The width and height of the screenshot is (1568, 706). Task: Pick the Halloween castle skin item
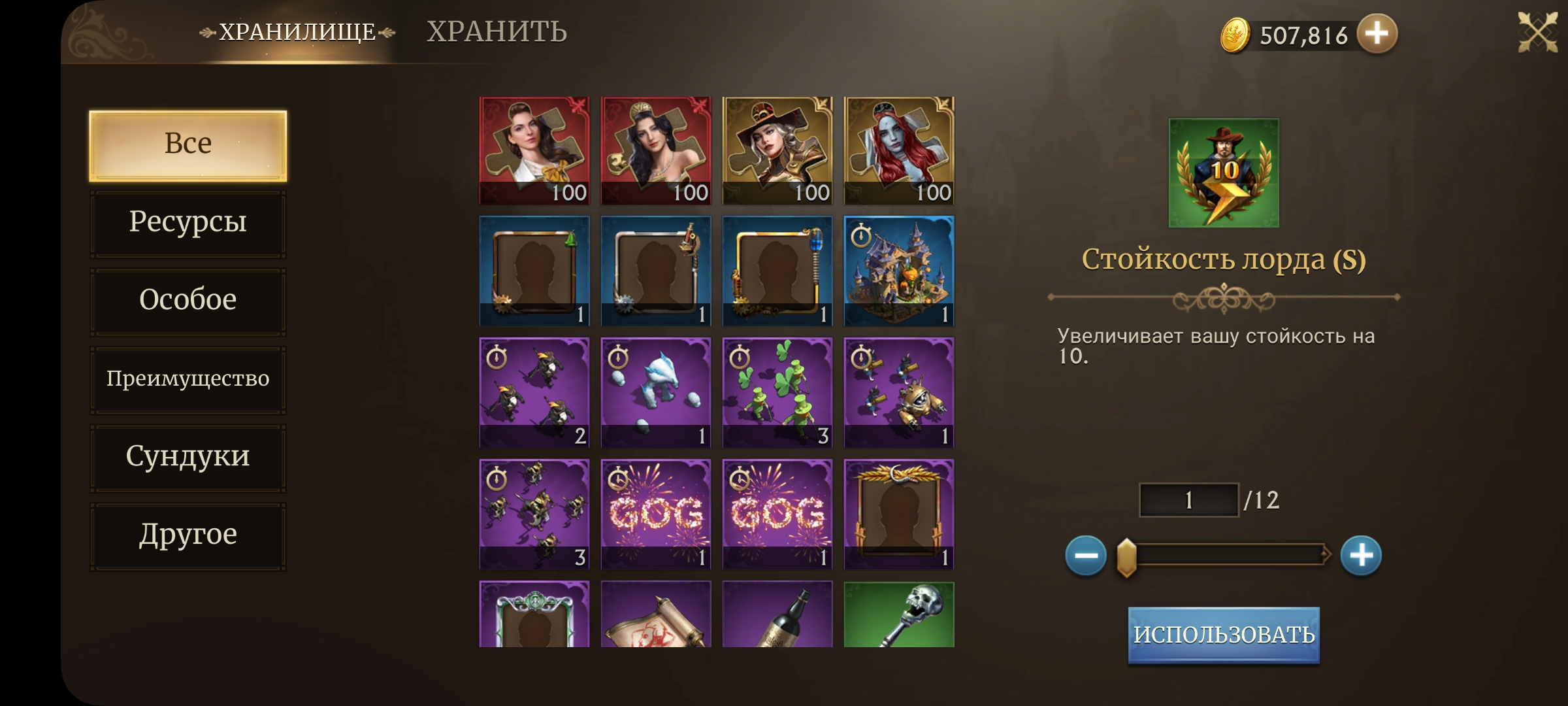point(899,271)
